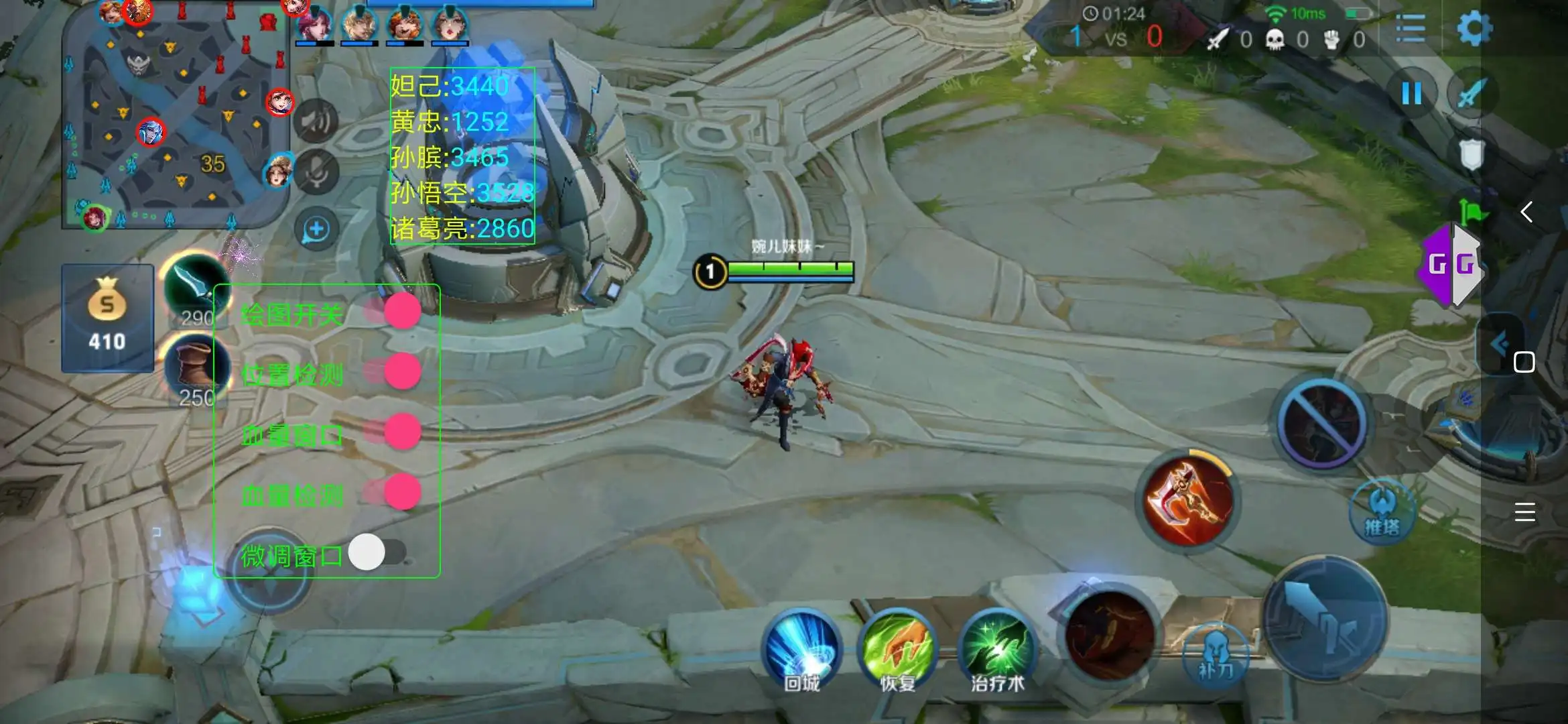Click the blue pause button

pos(1411,93)
